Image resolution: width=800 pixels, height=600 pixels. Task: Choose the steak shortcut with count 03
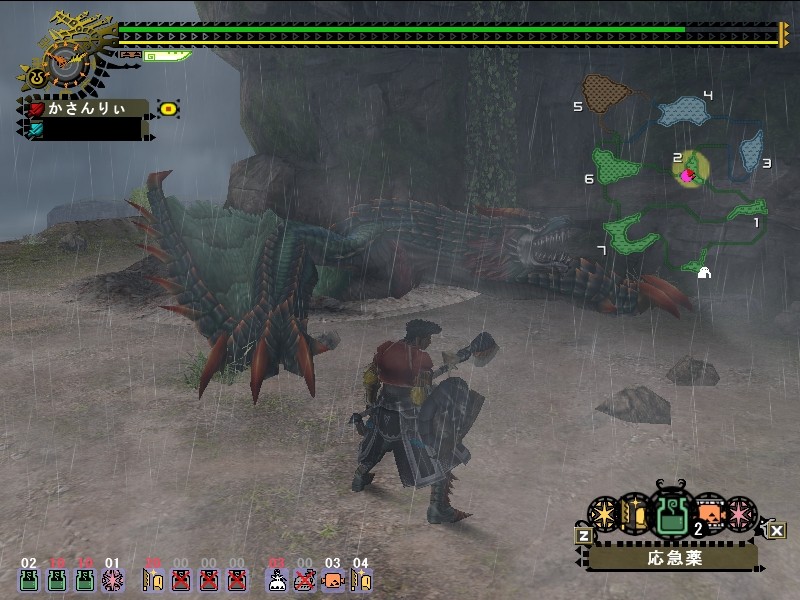coord(333,579)
